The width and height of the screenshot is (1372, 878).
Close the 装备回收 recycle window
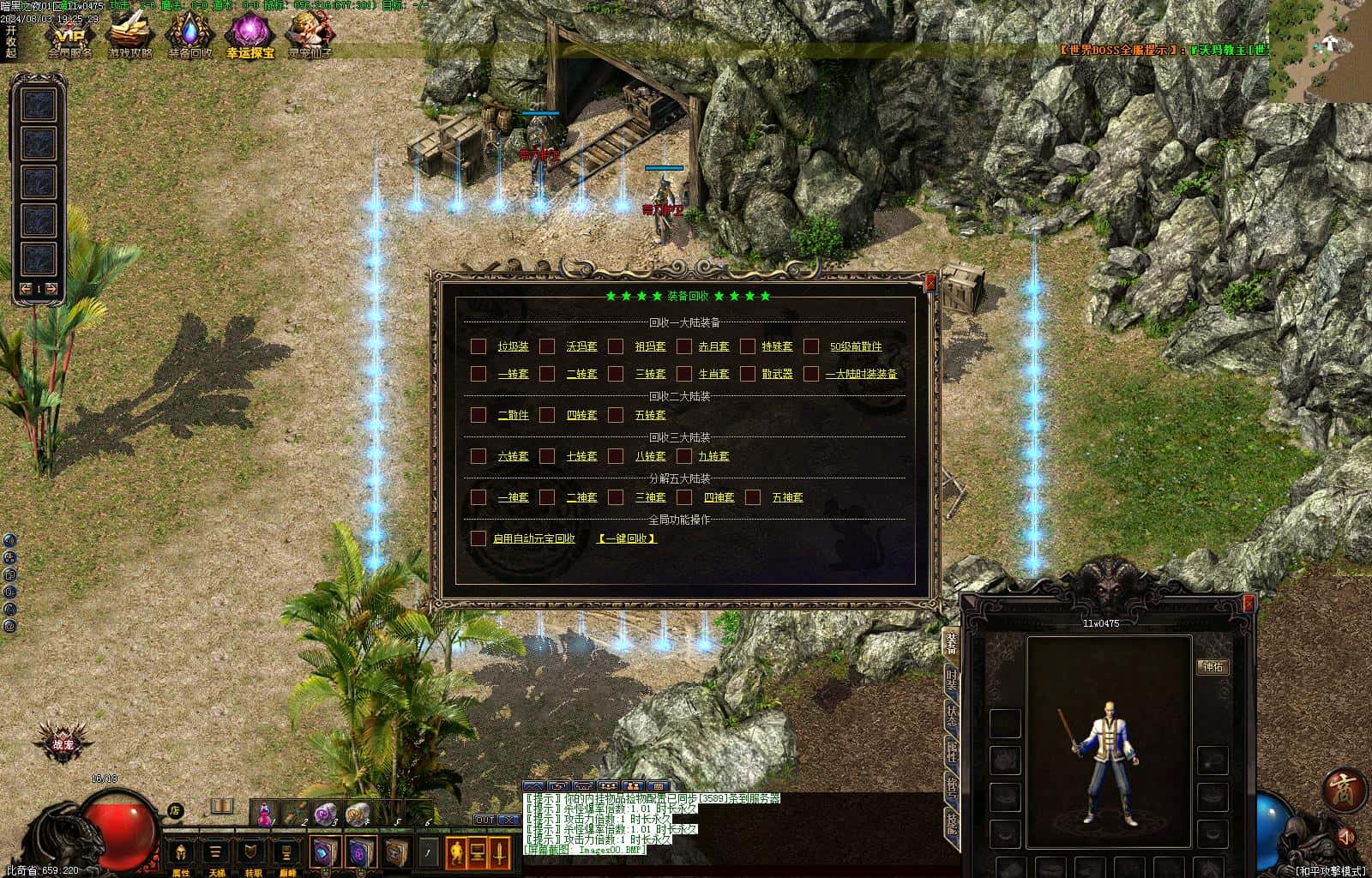coord(930,282)
